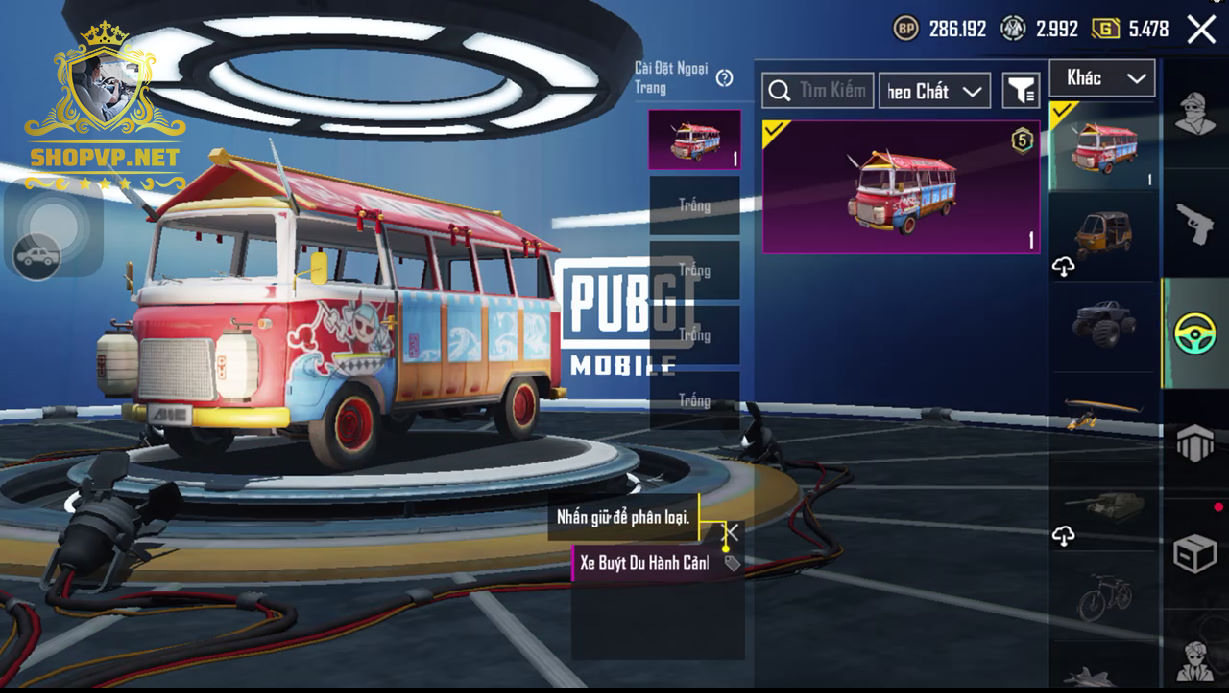Viewport: 1229px width, 693px height.
Task: Select the large bus skin card
Action: [x=901, y=187]
